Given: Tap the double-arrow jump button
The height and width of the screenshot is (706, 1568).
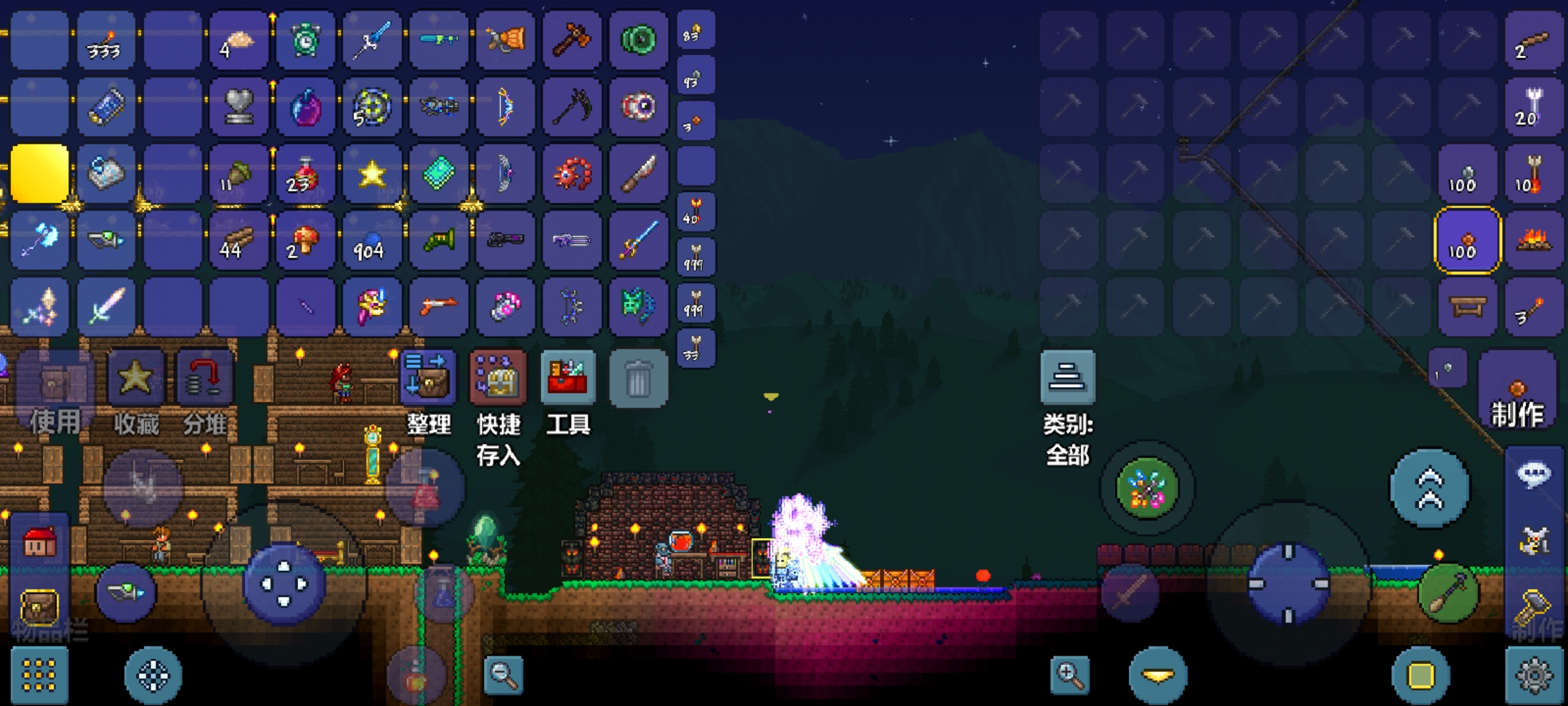Looking at the screenshot, I should point(1429,488).
